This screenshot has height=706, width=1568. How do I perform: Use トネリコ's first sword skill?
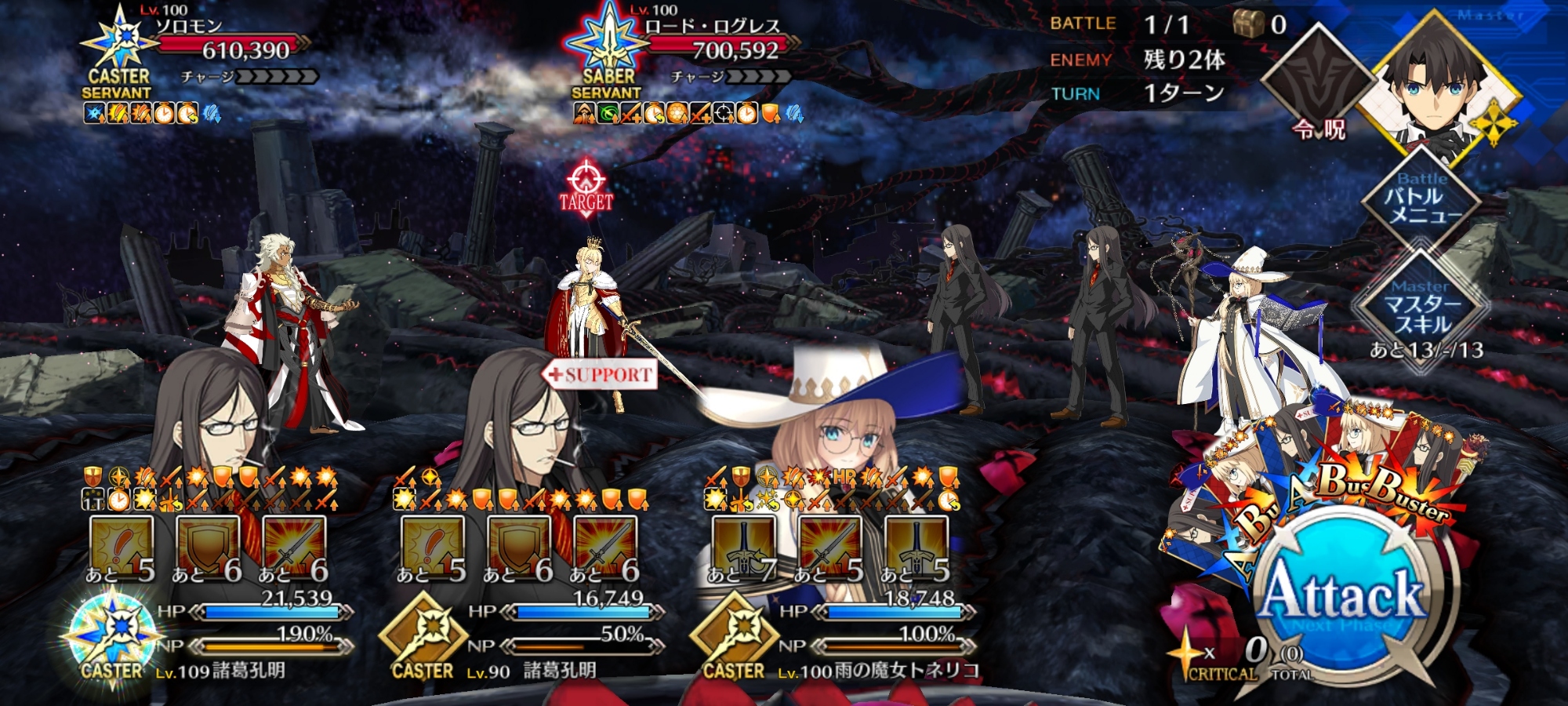[743, 547]
